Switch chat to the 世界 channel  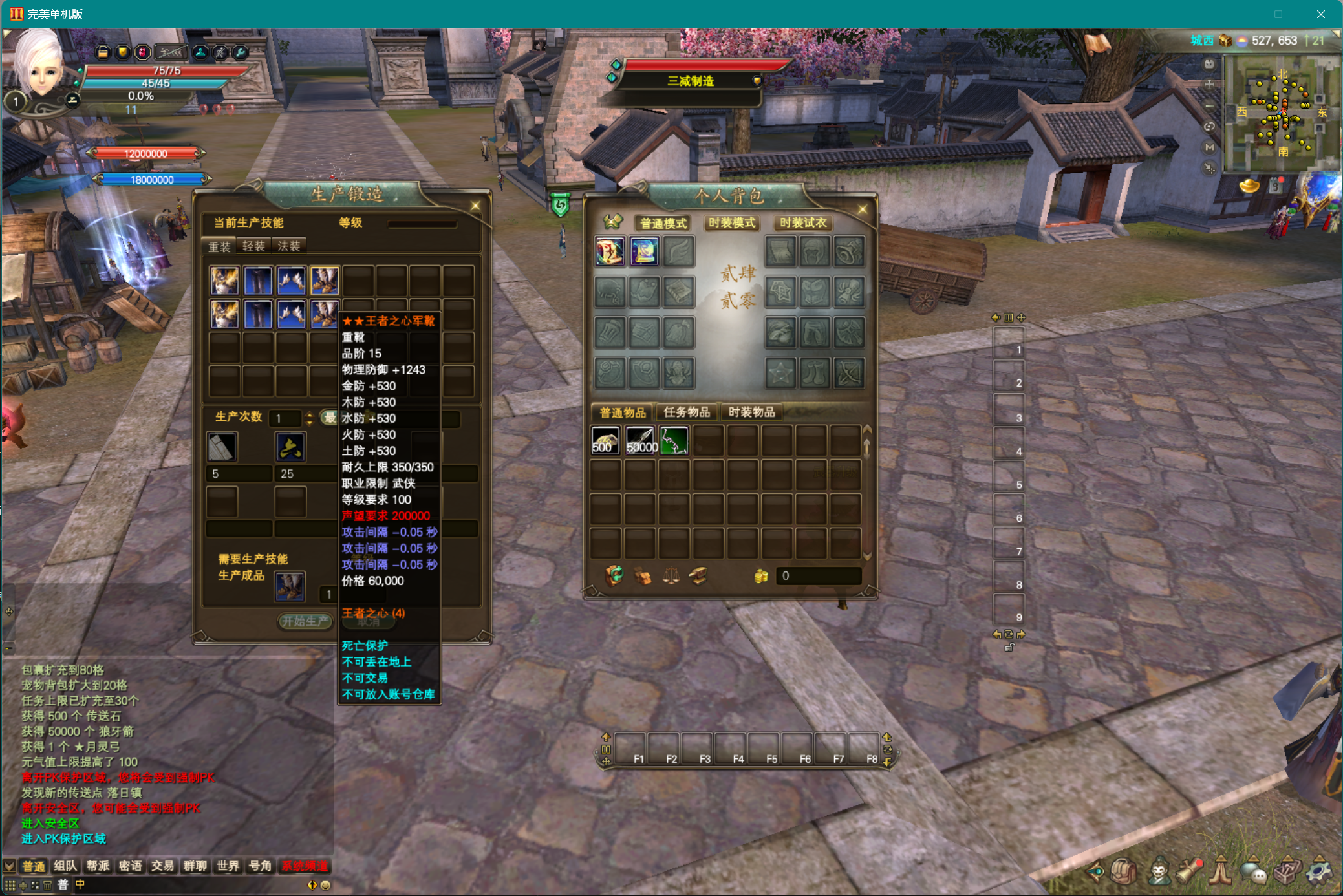coord(228,866)
